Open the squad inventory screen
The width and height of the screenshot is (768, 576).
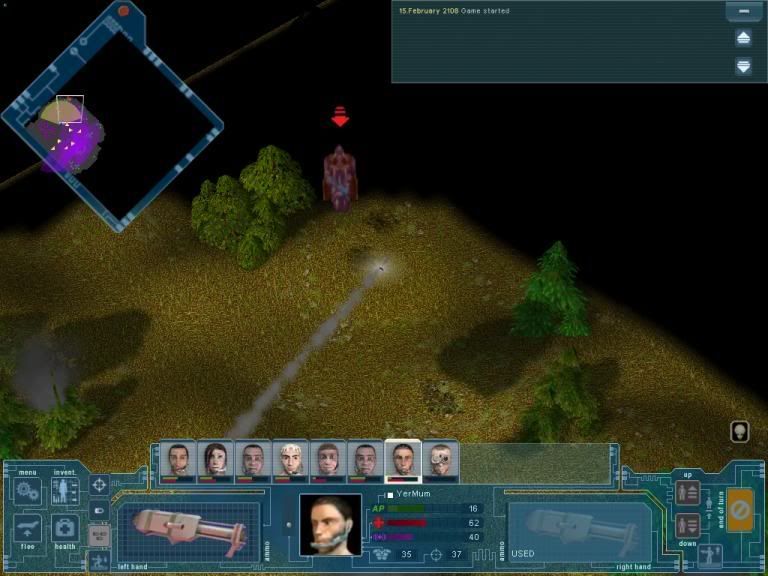click(x=65, y=491)
